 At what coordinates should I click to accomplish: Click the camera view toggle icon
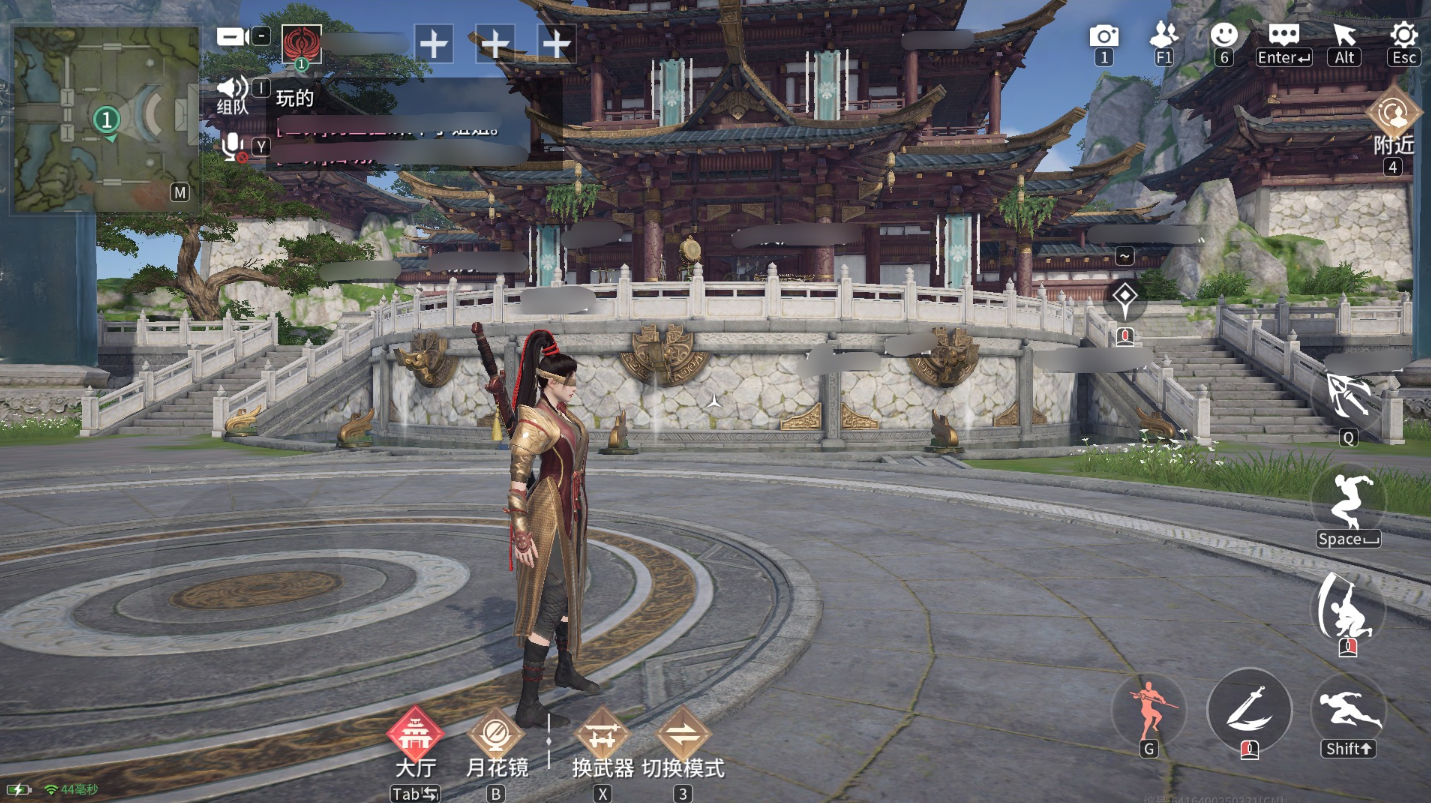tap(232, 37)
